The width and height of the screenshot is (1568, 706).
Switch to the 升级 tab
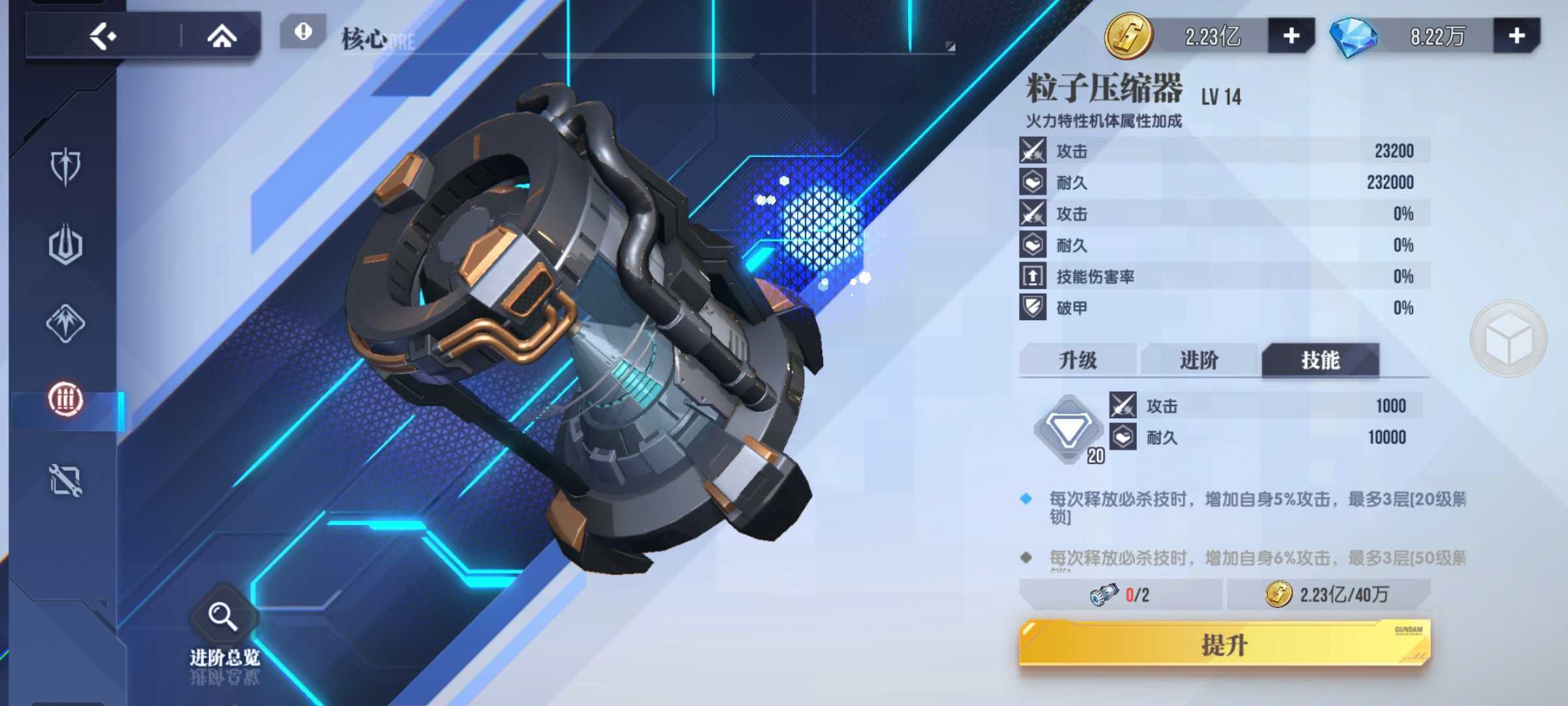[x=1077, y=360]
